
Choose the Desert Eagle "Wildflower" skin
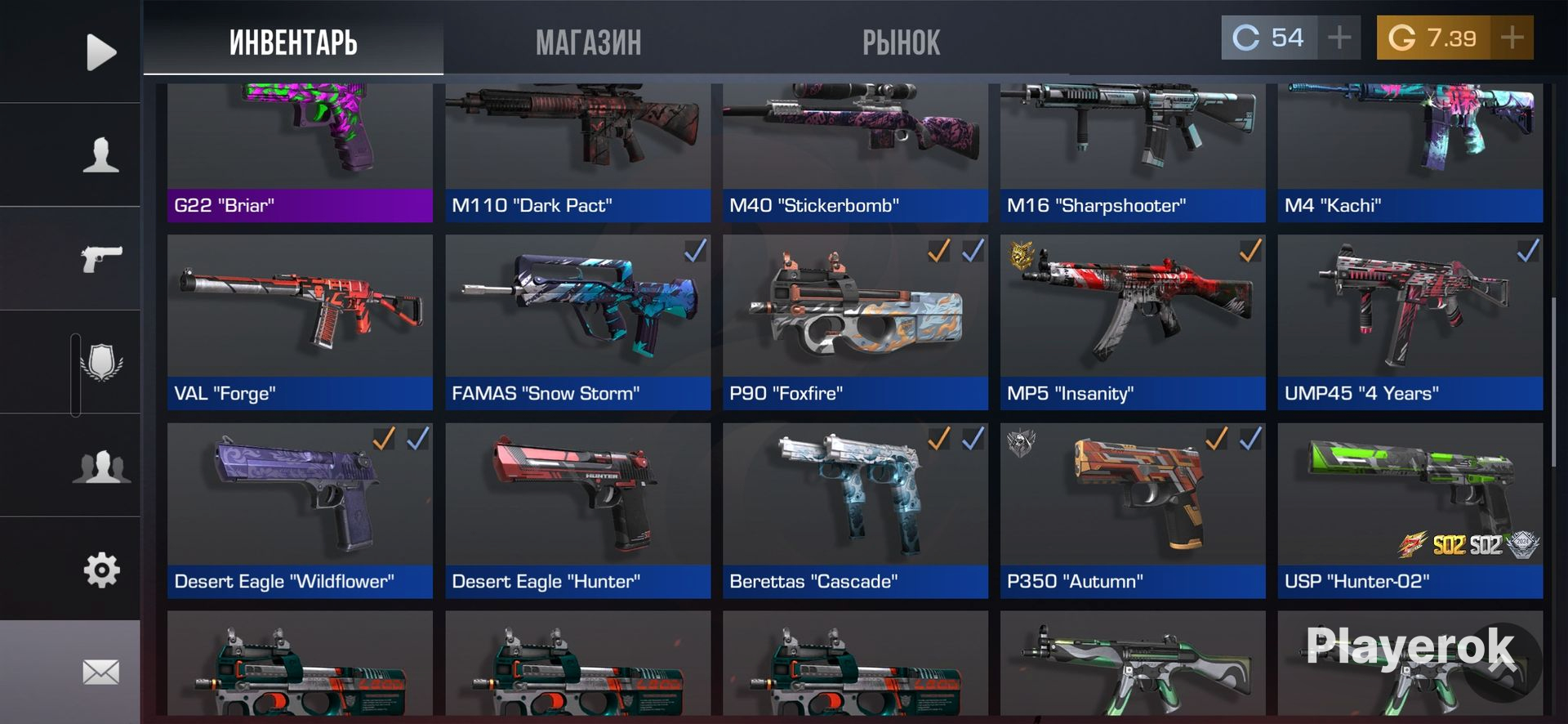(300, 511)
